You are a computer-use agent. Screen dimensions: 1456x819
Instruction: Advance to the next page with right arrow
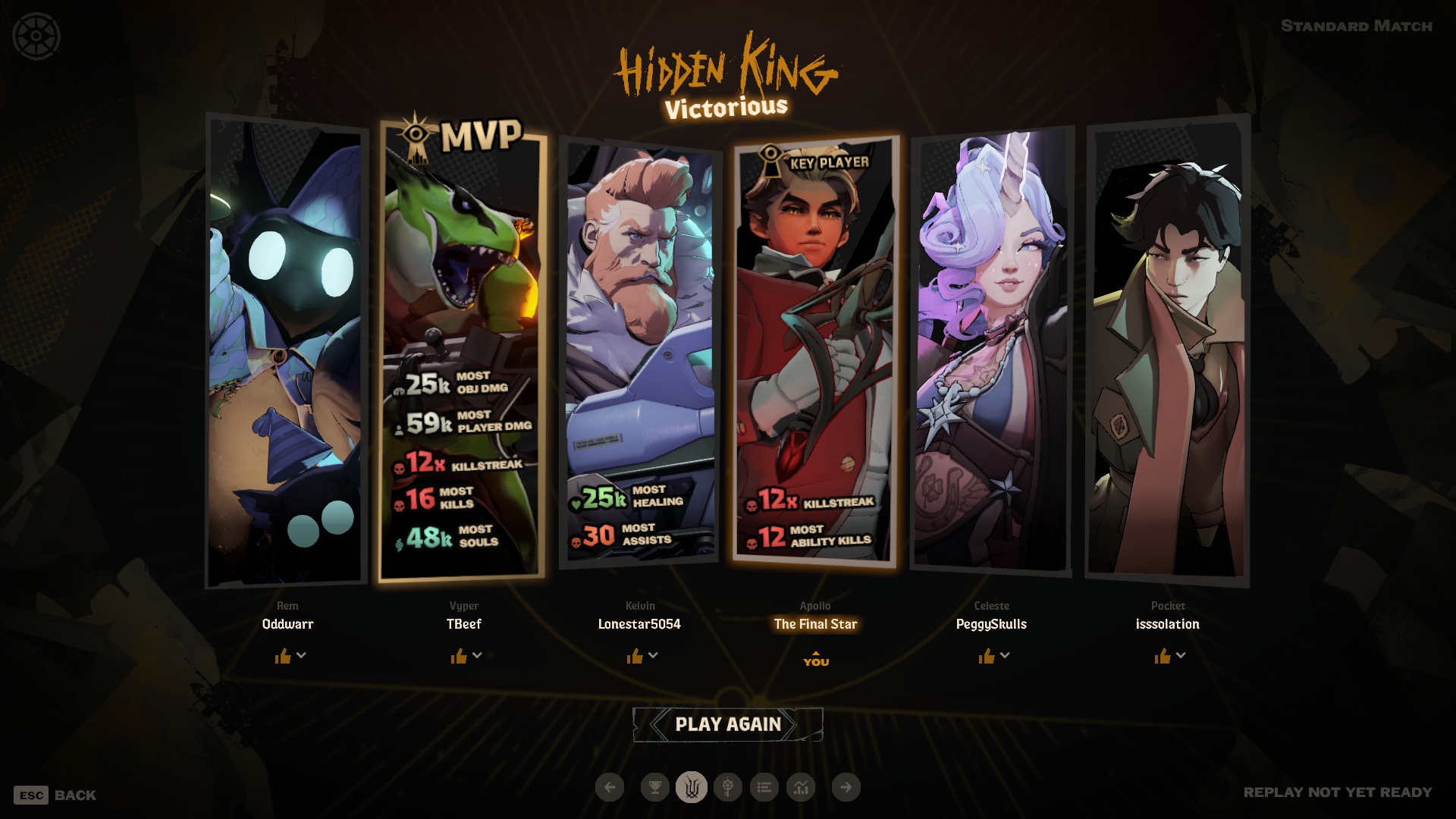pos(846,787)
